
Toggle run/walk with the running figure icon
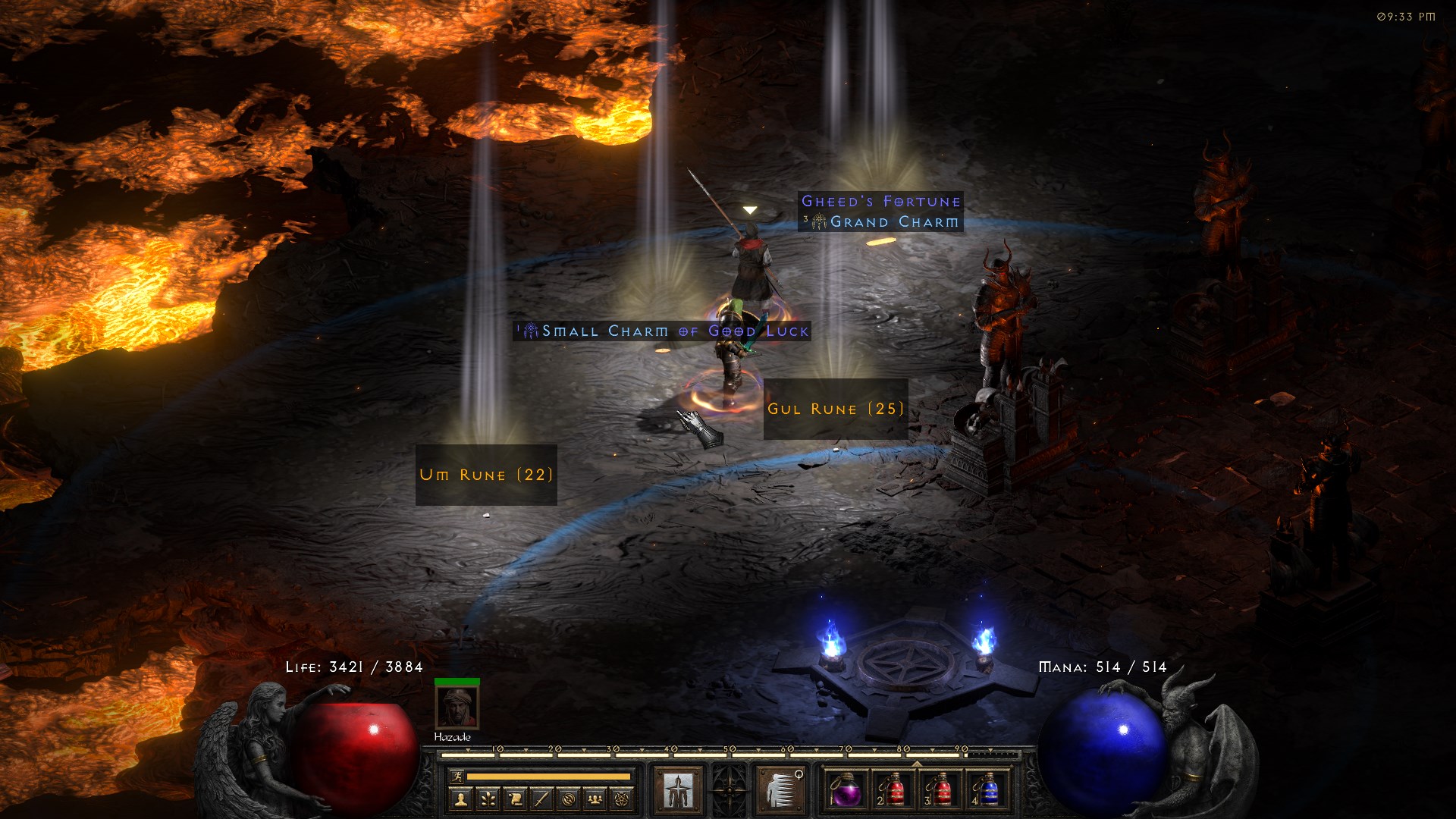coord(458,777)
